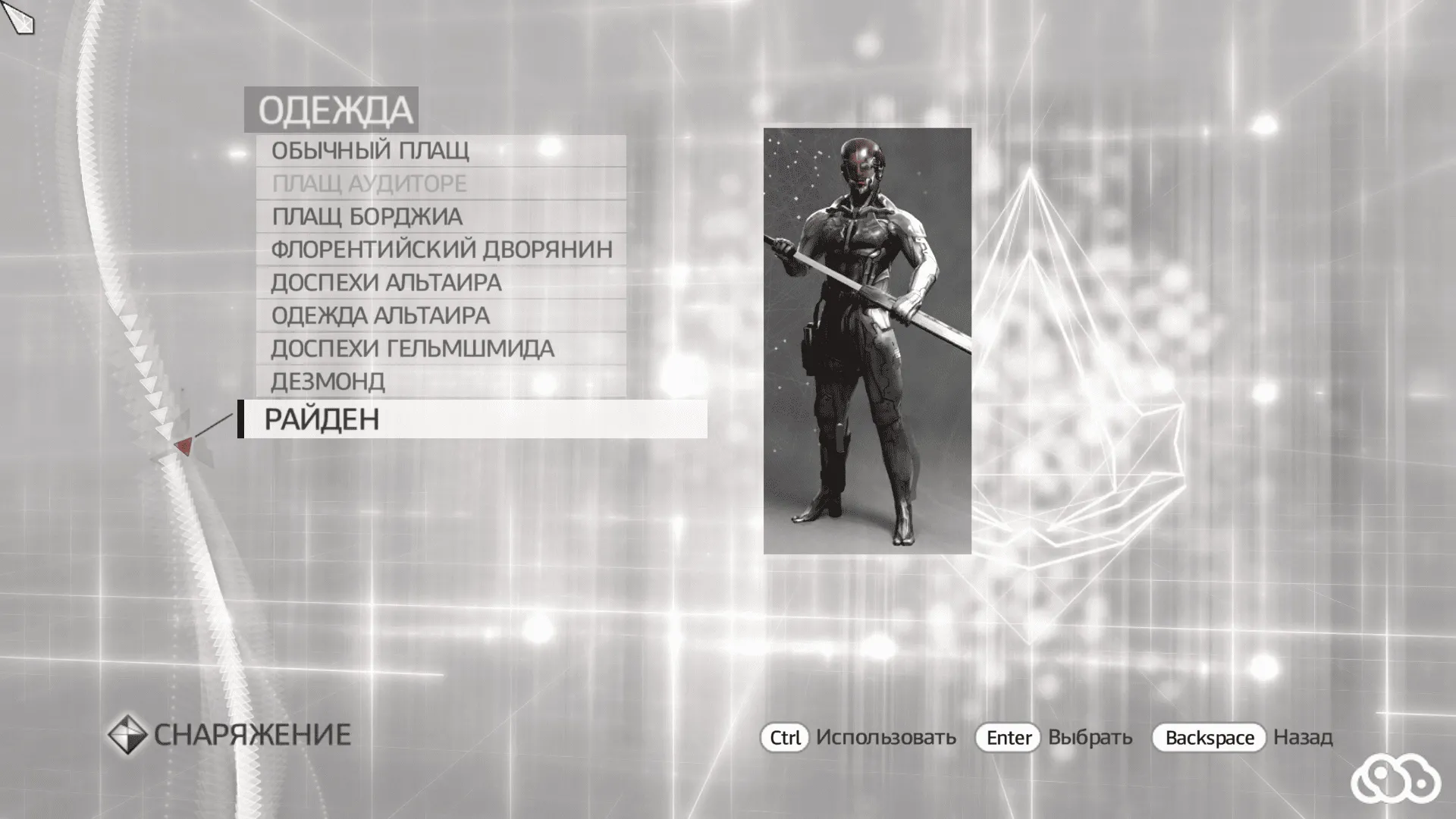
Task: Select the ОБЫЧНЫЙ ПЛАЩ outfit
Action: click(372, 151)
